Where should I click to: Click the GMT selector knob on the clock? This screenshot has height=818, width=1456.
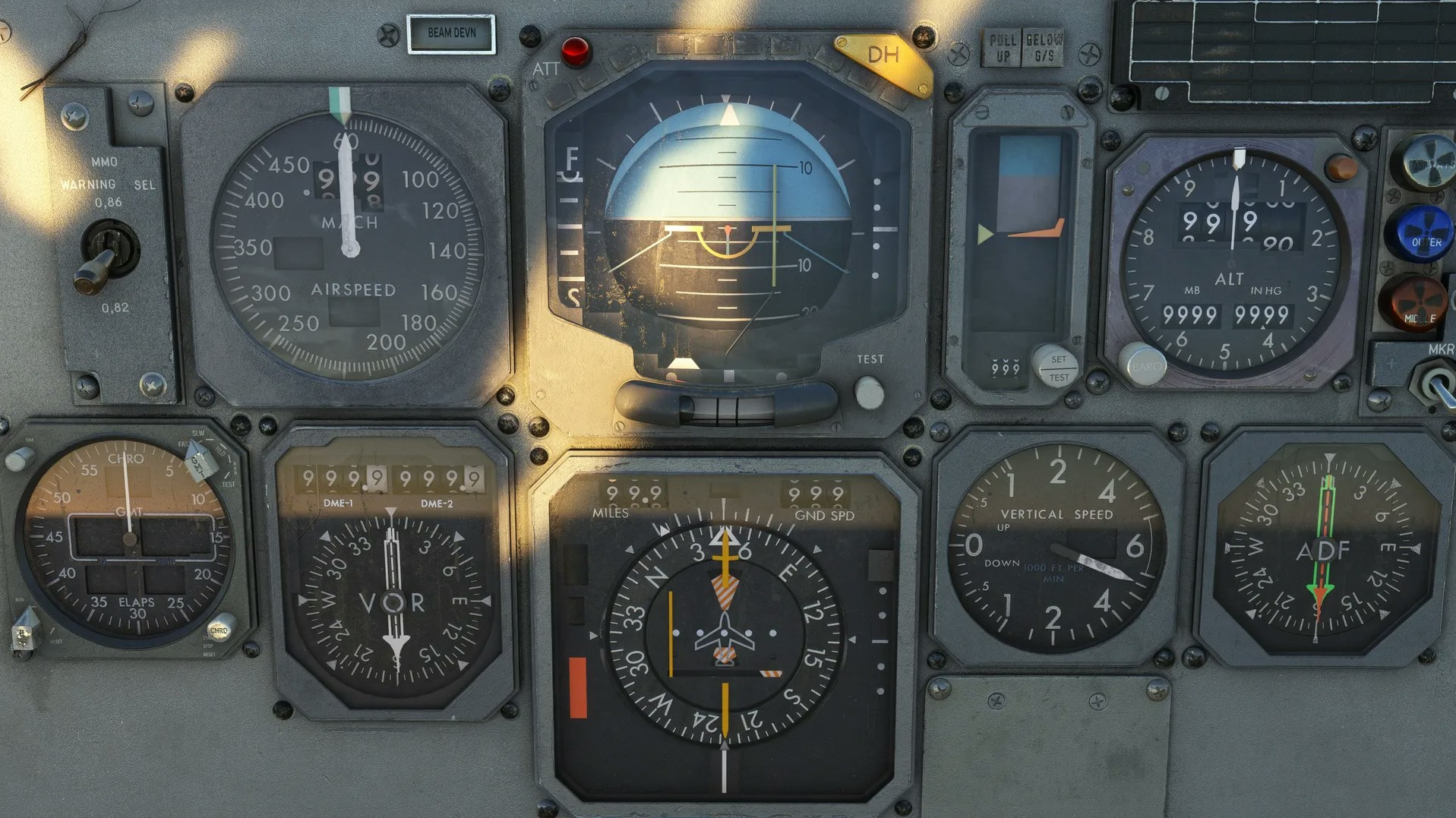[x=199, y=460]
